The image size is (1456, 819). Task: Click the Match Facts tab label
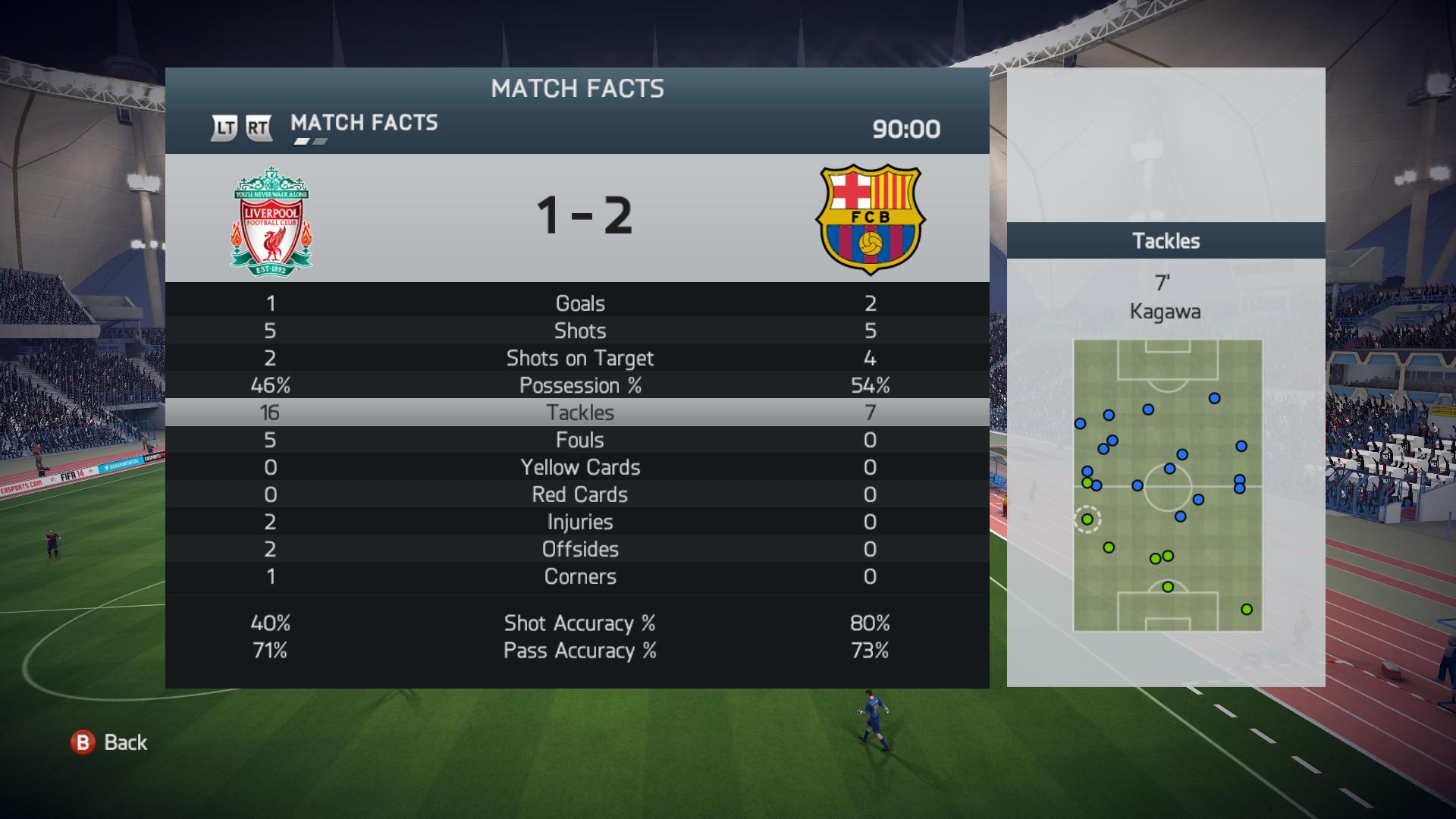(x=364, y=123)
